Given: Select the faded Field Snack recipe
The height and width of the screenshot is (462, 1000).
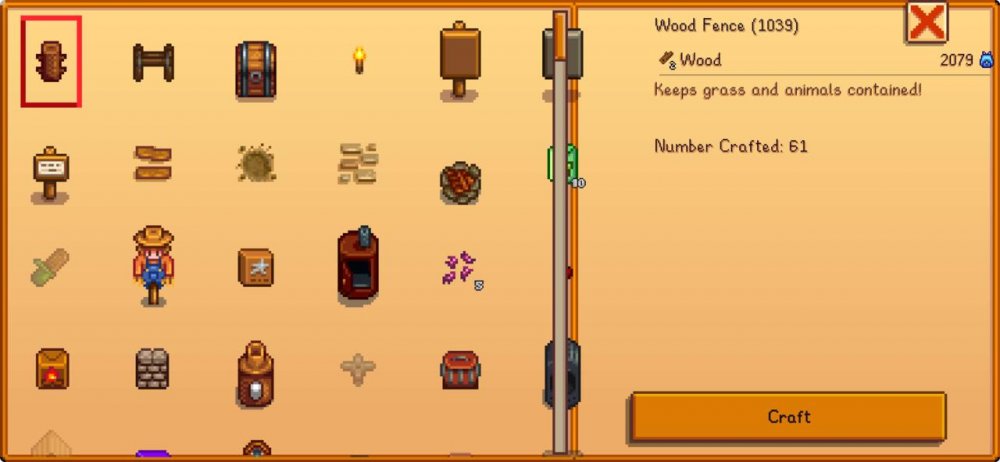Looking at the screenshot, I should coord(50,267).
